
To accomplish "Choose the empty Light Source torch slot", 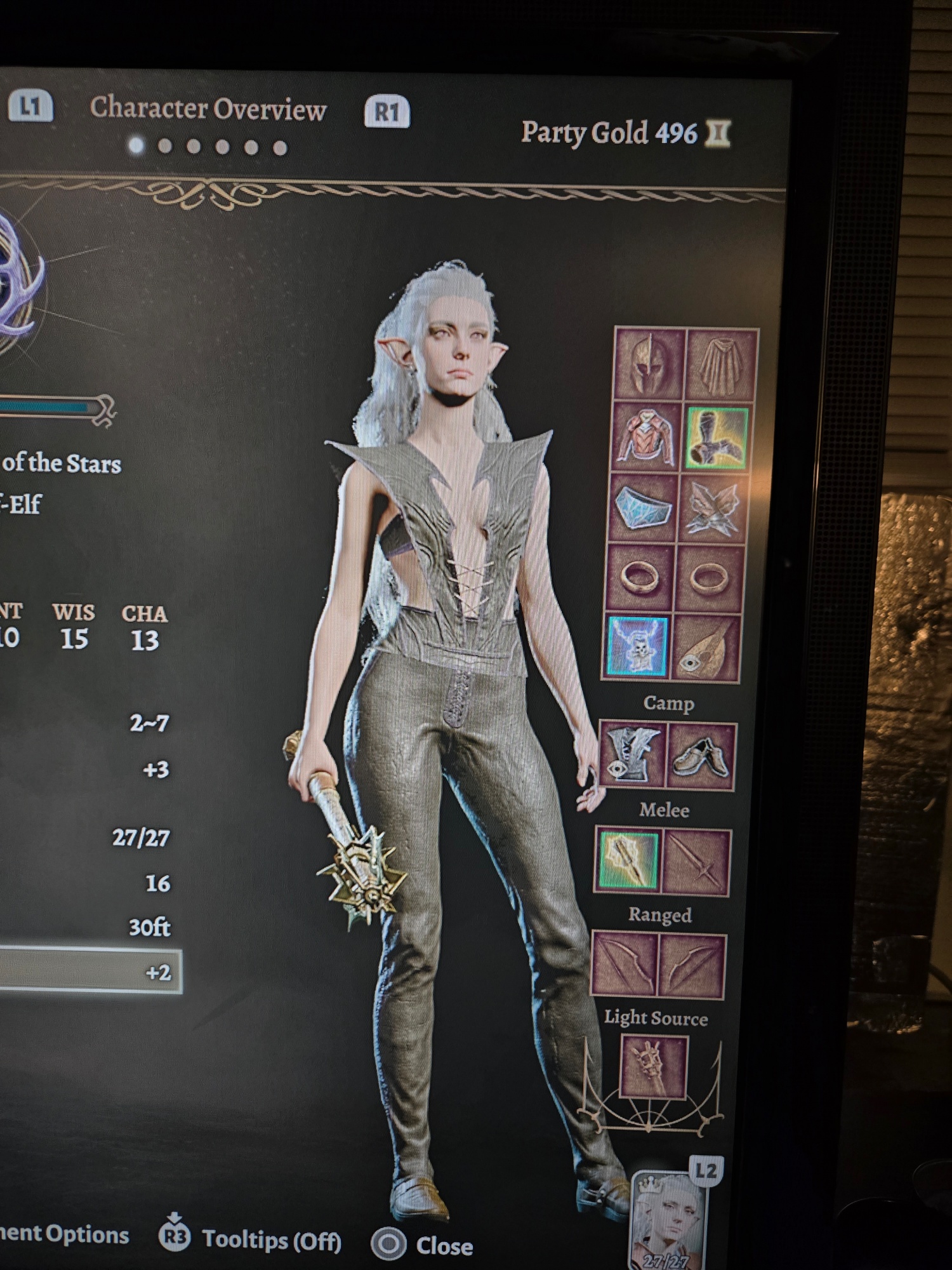I will coord(654,1066).
